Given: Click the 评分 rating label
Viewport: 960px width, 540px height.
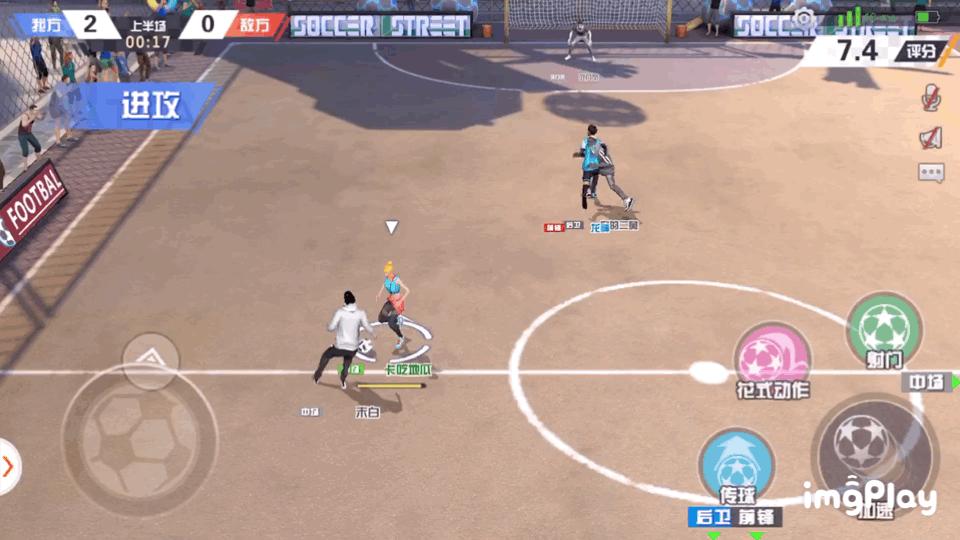Looking at the screenshot, I should pos(920,51).
